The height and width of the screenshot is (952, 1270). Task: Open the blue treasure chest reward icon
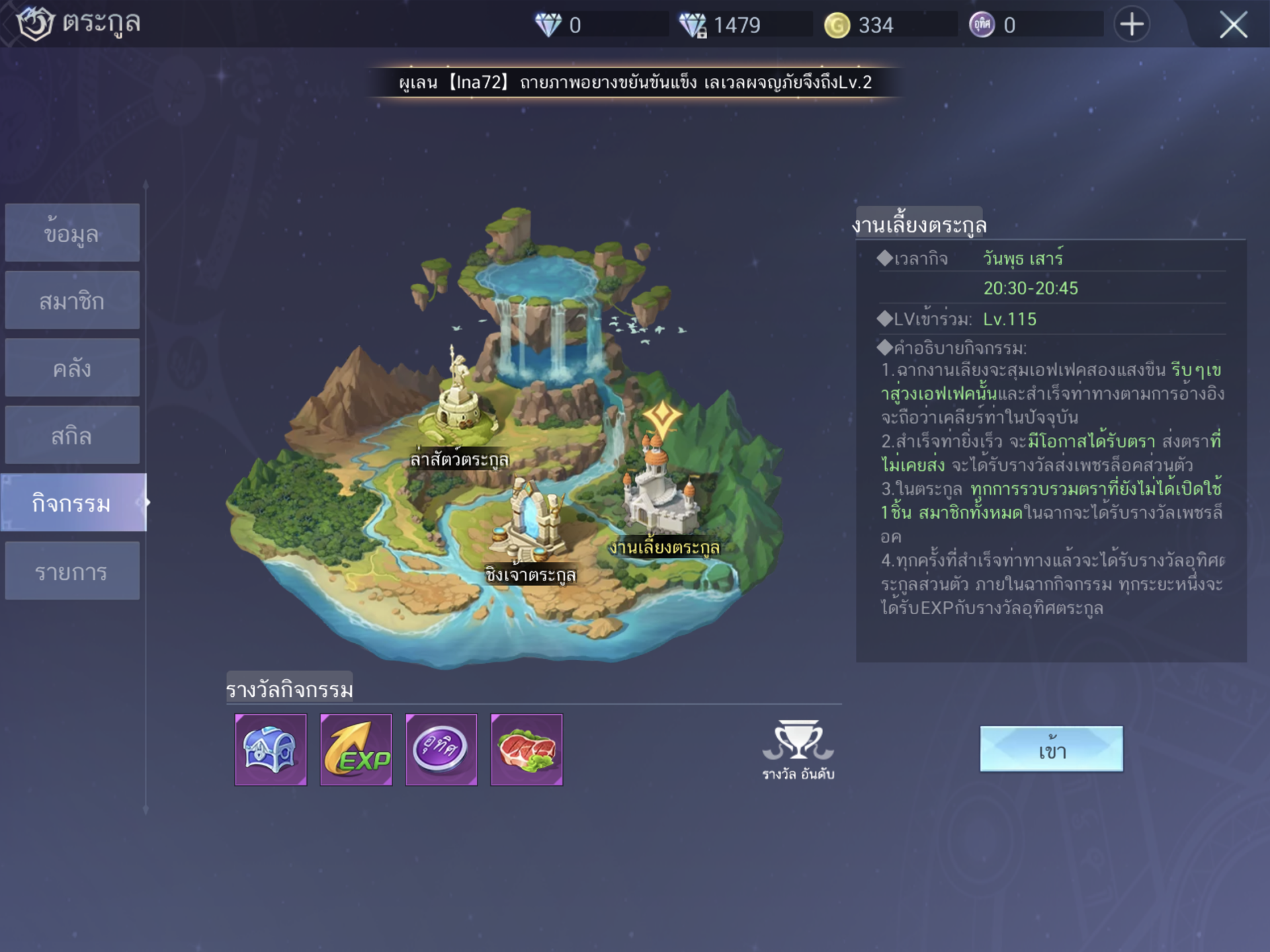tap(272, 750)
